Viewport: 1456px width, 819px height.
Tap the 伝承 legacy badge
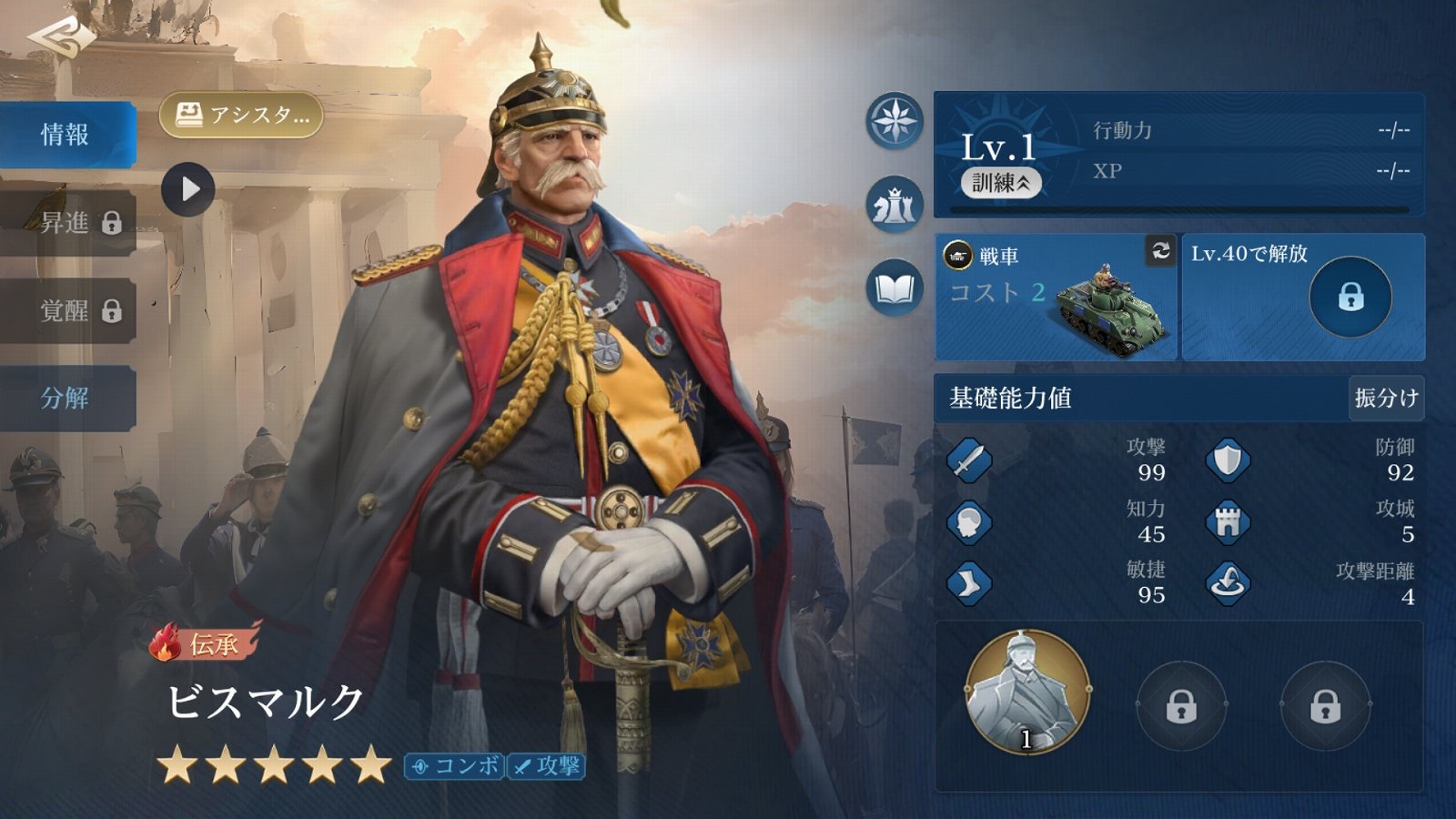[206, 643]
